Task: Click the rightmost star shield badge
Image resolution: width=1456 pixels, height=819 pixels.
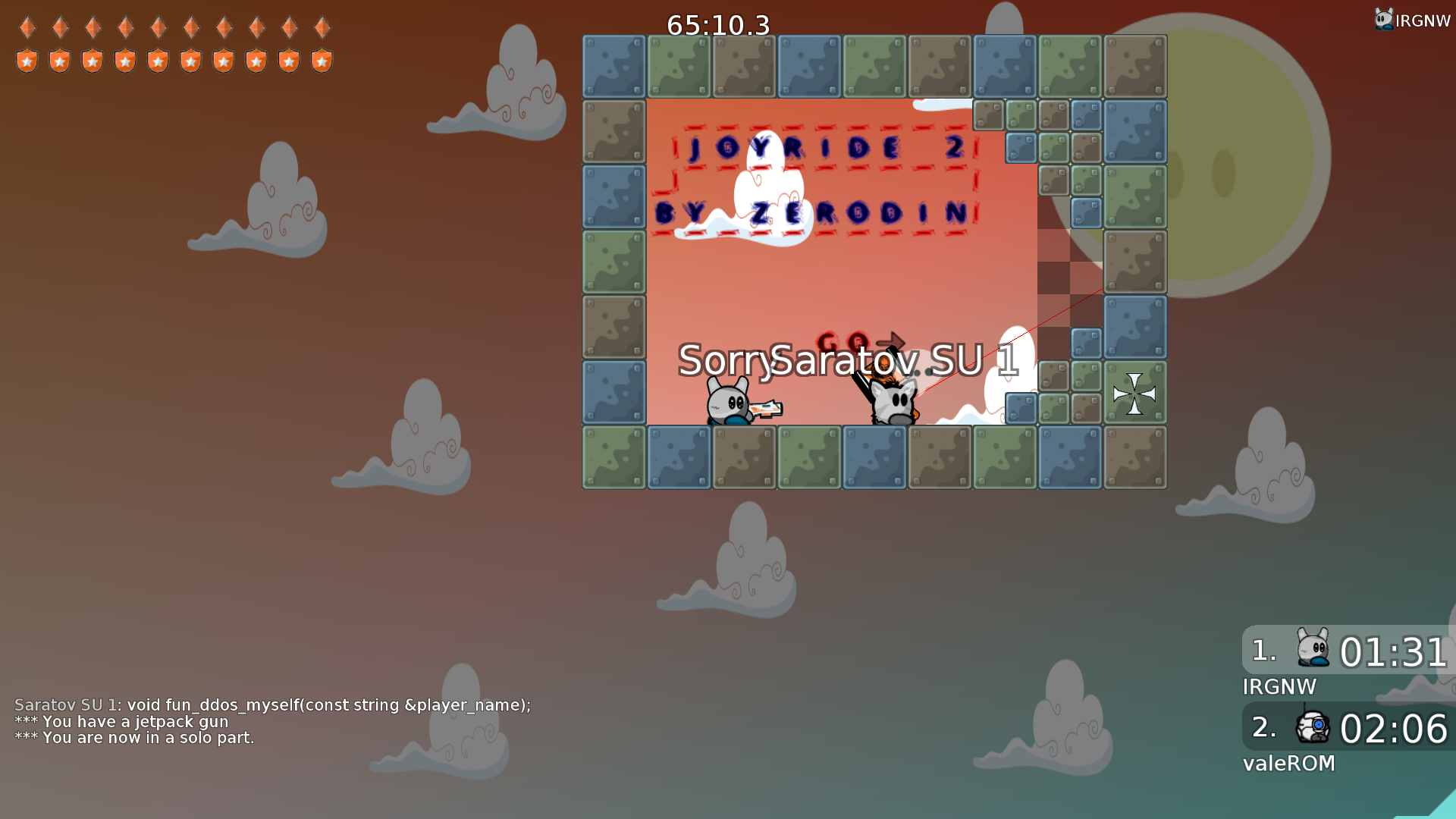Action: [x=322, y=61]
